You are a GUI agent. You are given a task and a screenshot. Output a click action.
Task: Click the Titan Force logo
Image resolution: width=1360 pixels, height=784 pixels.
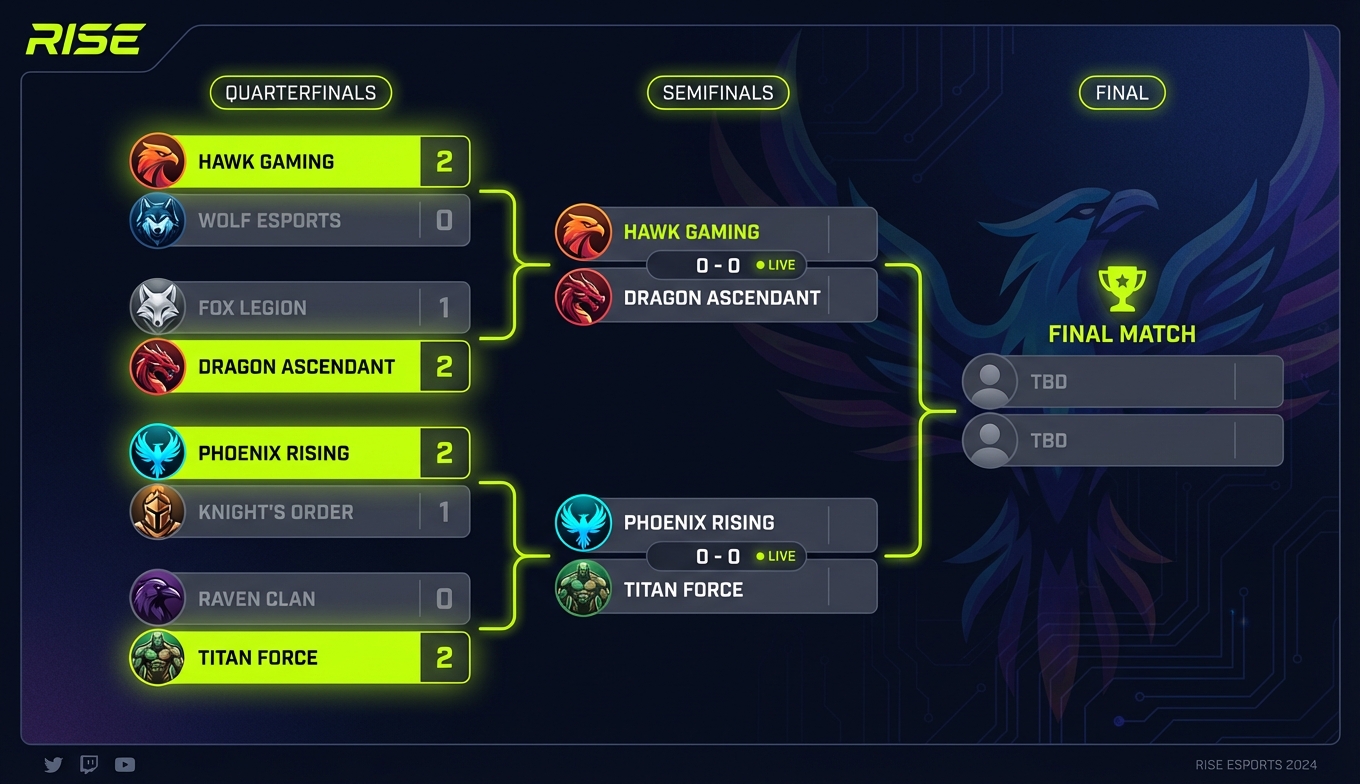[158, 657]
